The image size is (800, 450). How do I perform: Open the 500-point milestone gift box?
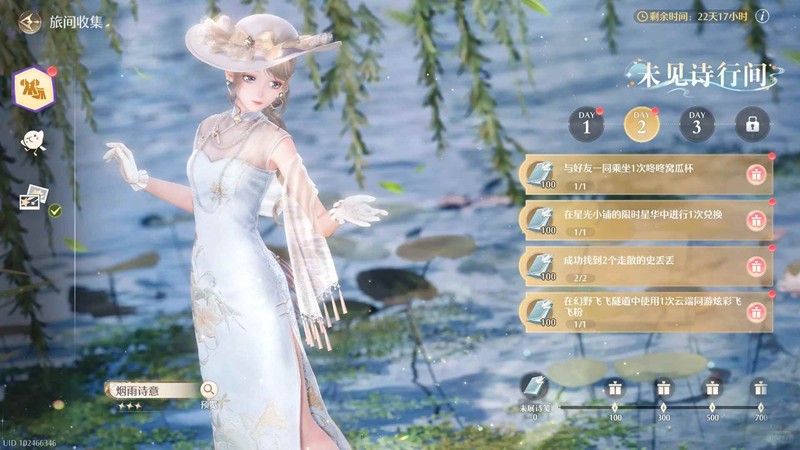[x=712, y=389]
